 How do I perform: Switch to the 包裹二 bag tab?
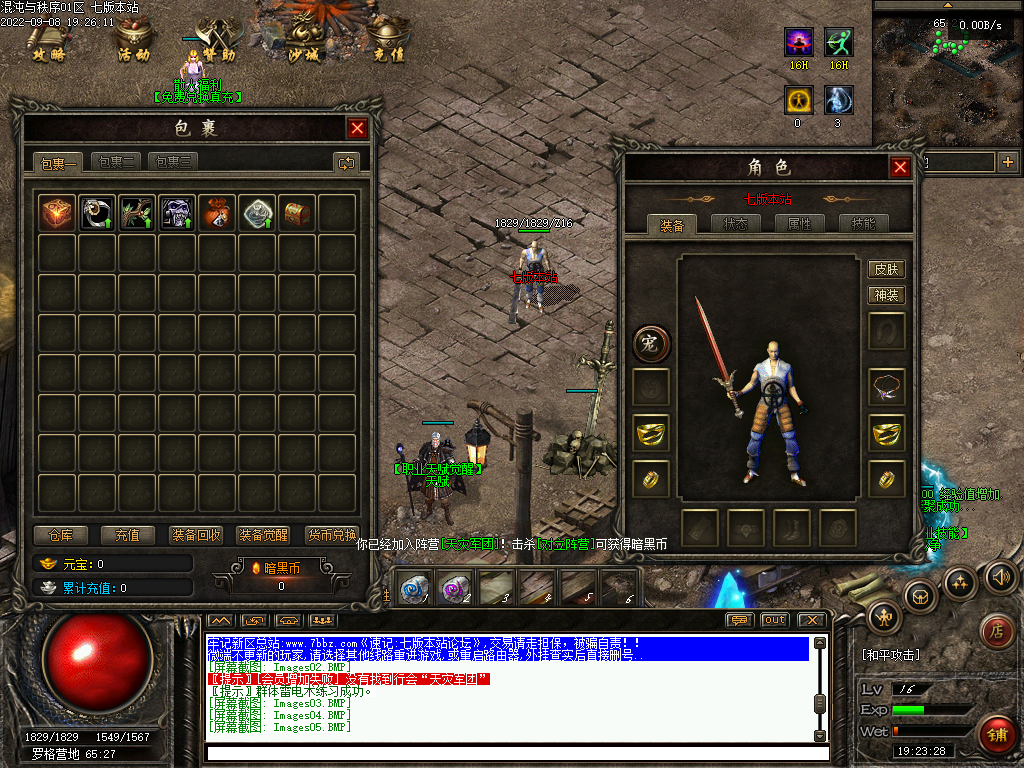coord(116,161)
